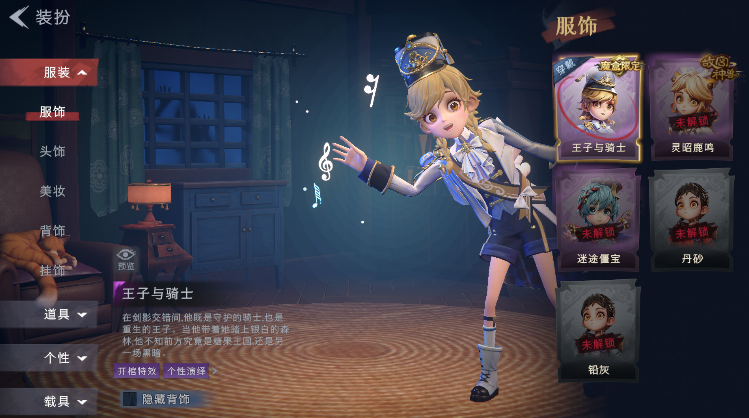
Task: Open the 个性演绎 tag
Action: 187,371
